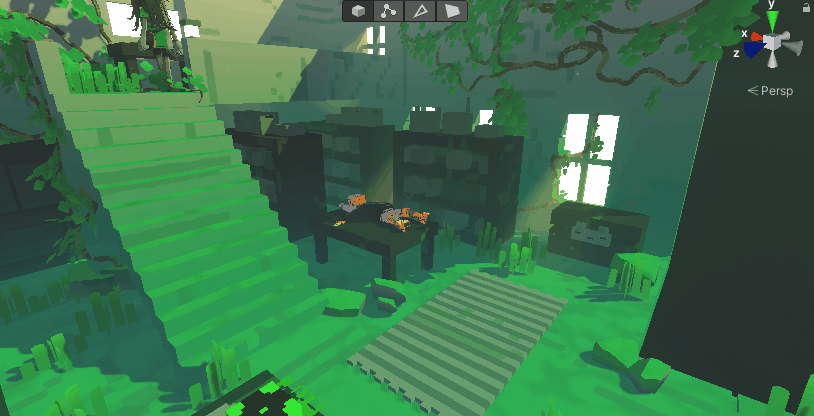Select the cube object mode button
This screenshot has width=814, height=416.
[x=359, y=11]
